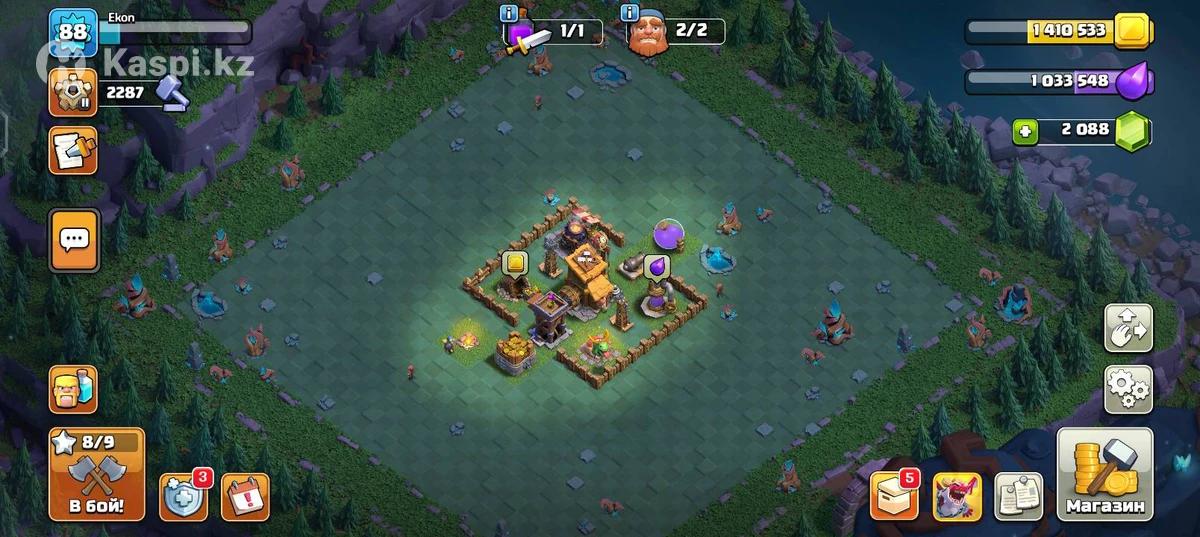Open the crate box with badge 5
The width and height of the screenshot is (1200, 537).
click(893, 495)
